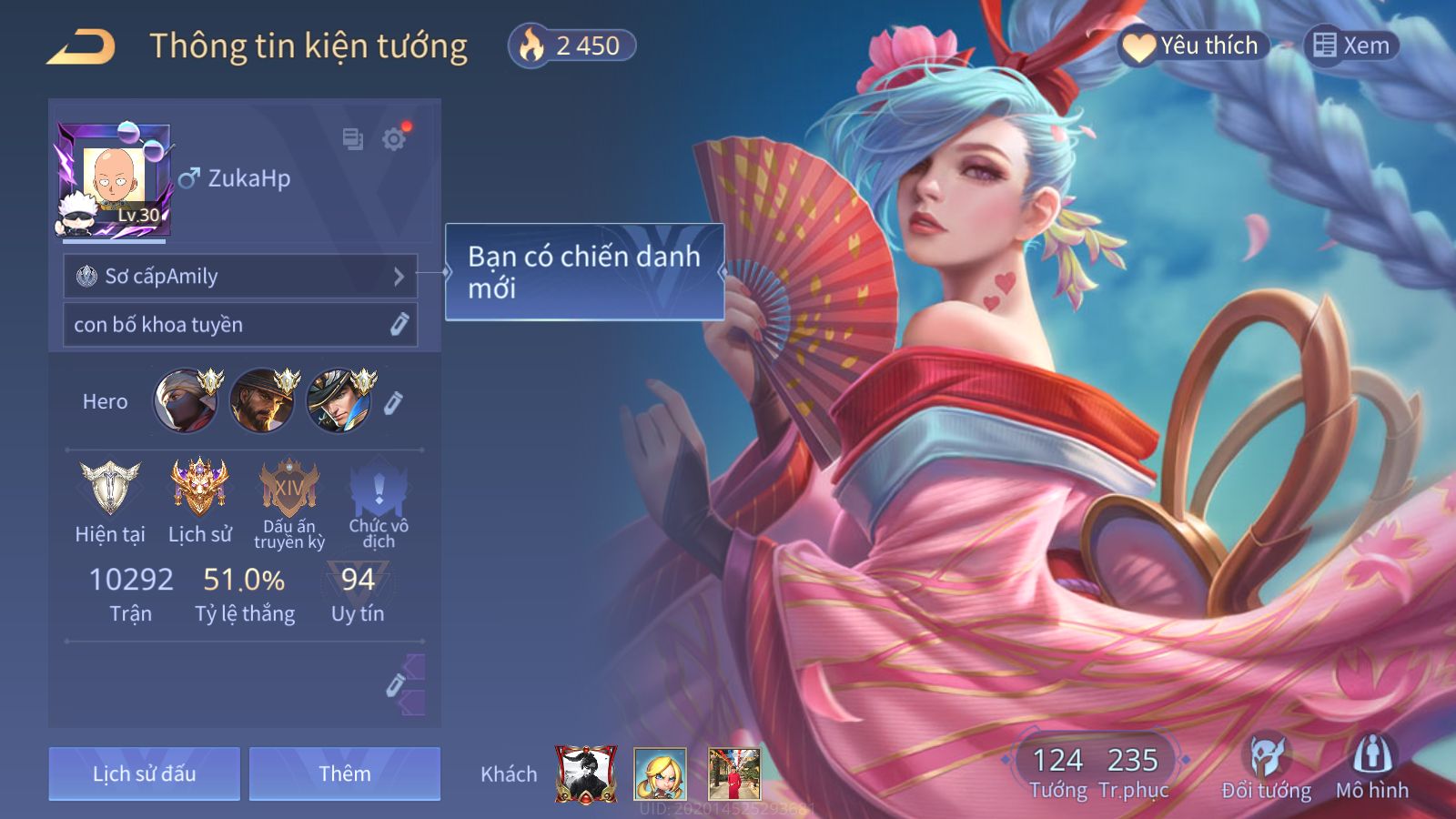Open the Yêu thích favorites button

pyautogui.click(x=1192, y=45)
